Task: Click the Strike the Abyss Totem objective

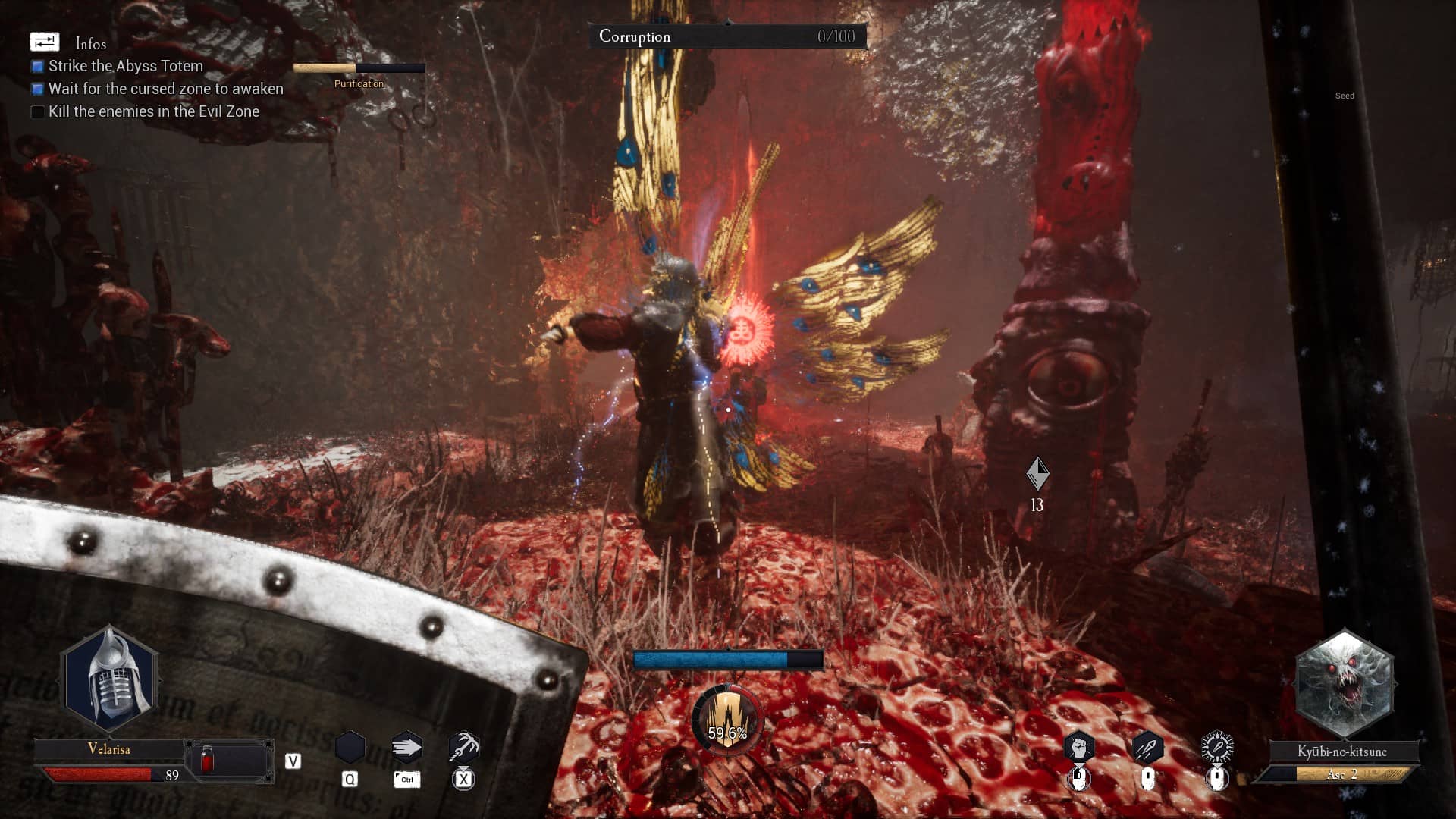Action: 125,66
